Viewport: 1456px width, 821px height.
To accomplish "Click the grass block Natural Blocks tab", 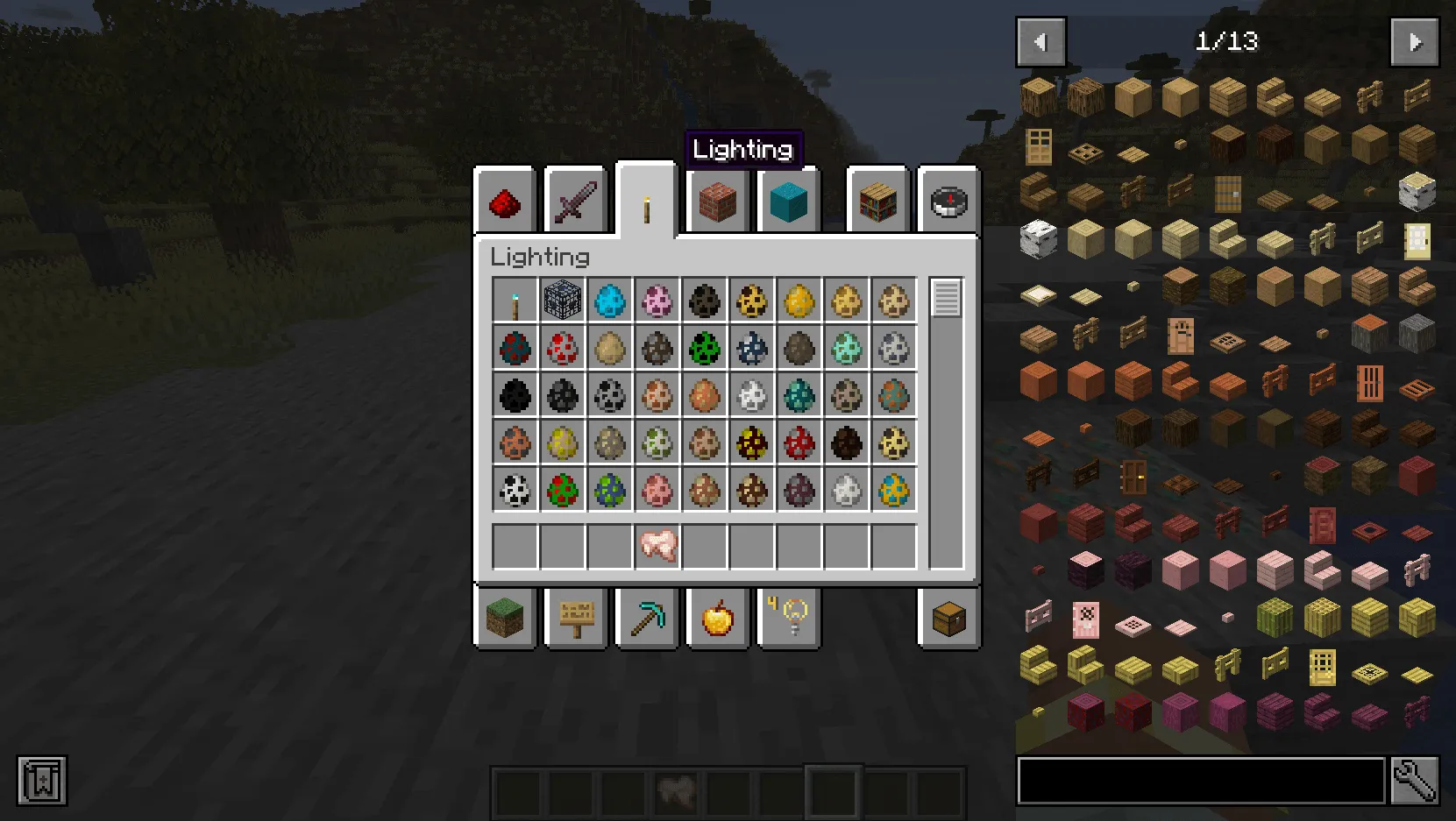I will pyautogui.click(x=504, y=618).
